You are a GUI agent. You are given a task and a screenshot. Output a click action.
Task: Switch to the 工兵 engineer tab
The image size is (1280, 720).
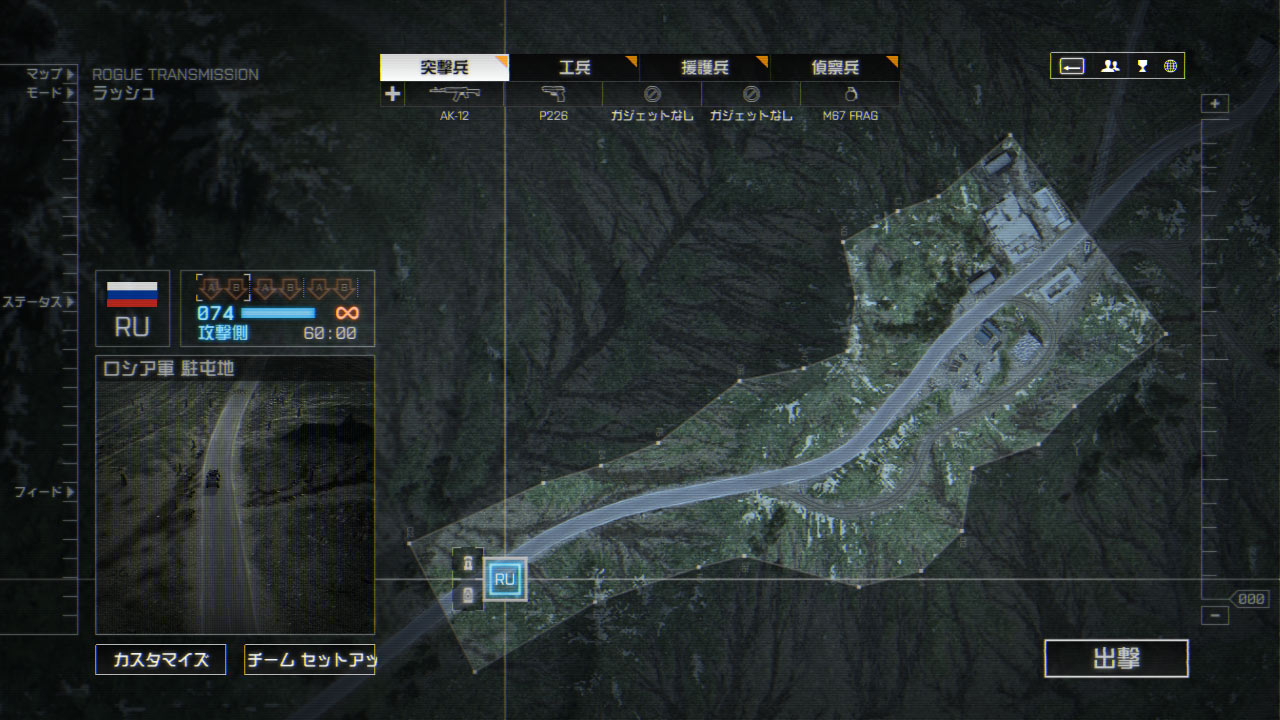tap(574, 68)
